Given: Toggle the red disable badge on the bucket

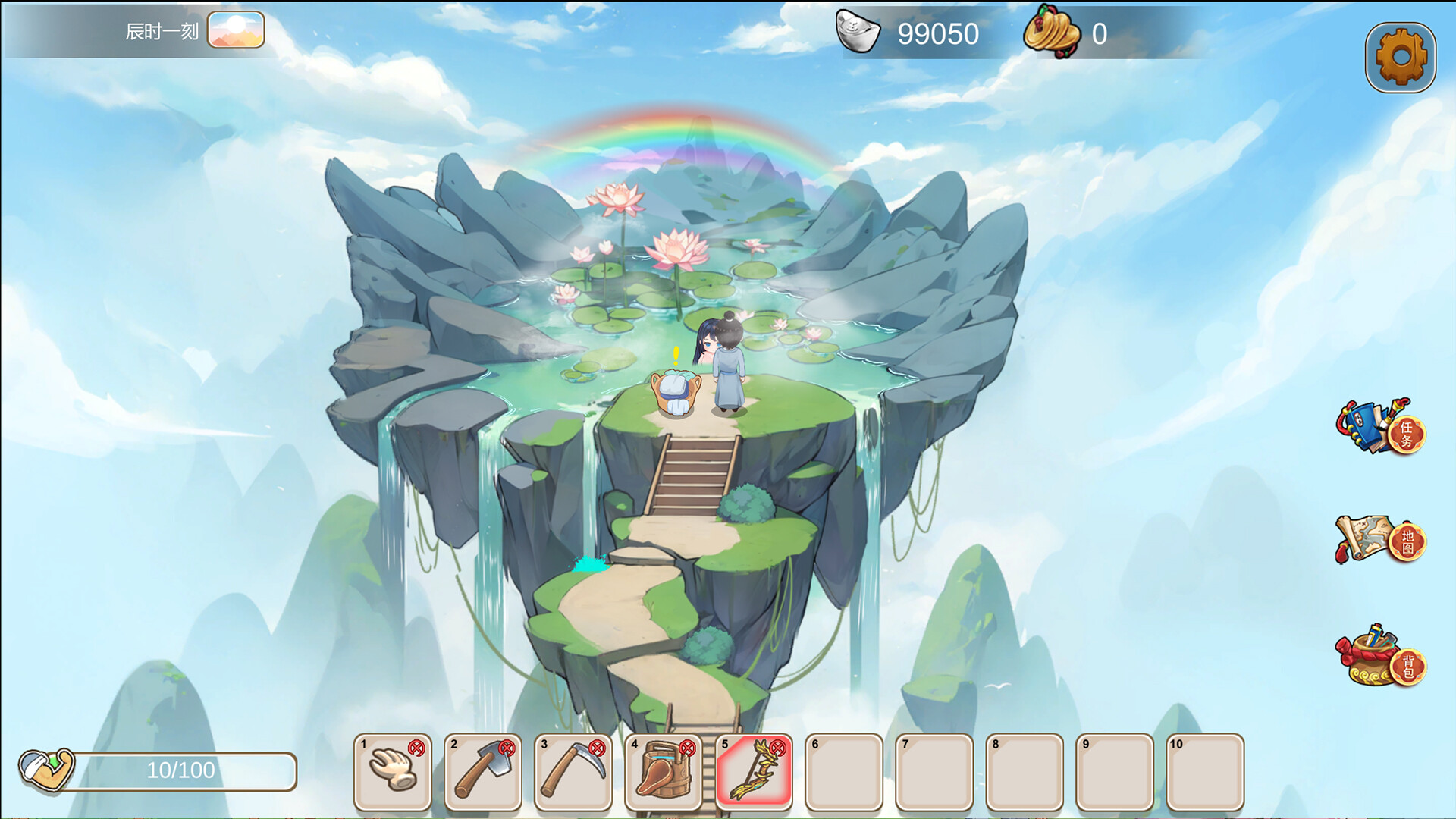Looking at the screenshot, I should click(x=687, y=749).
